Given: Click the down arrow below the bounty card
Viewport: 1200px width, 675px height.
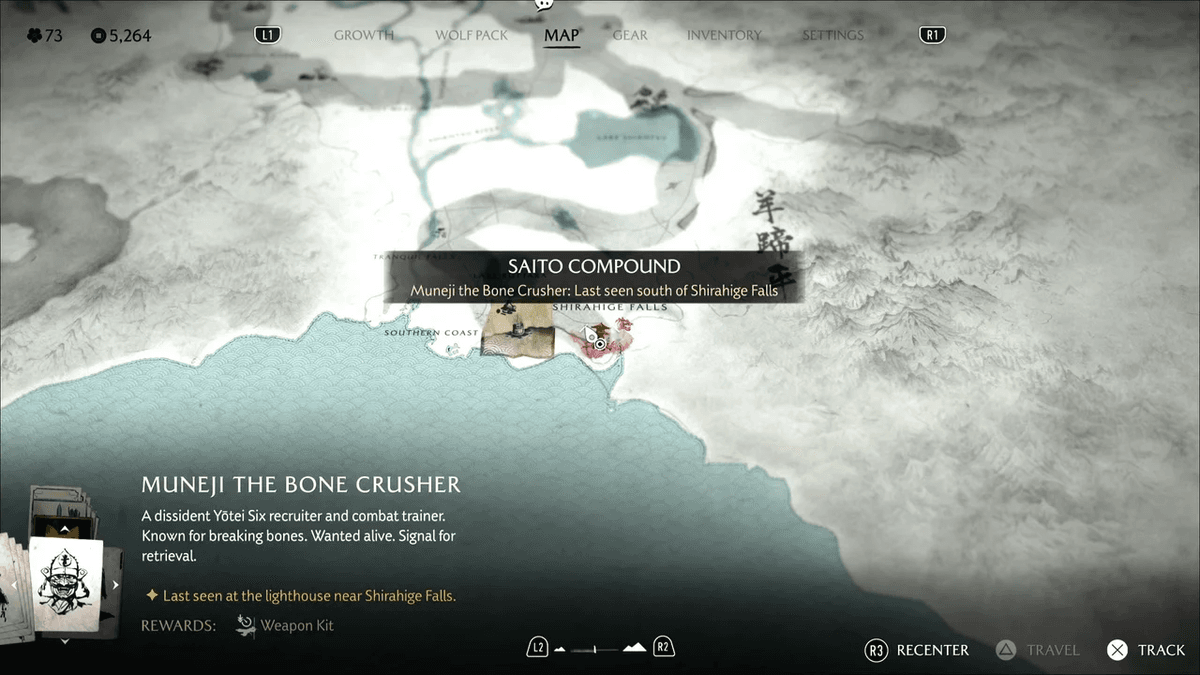Looking at the screenshot, I should (65, 642).
